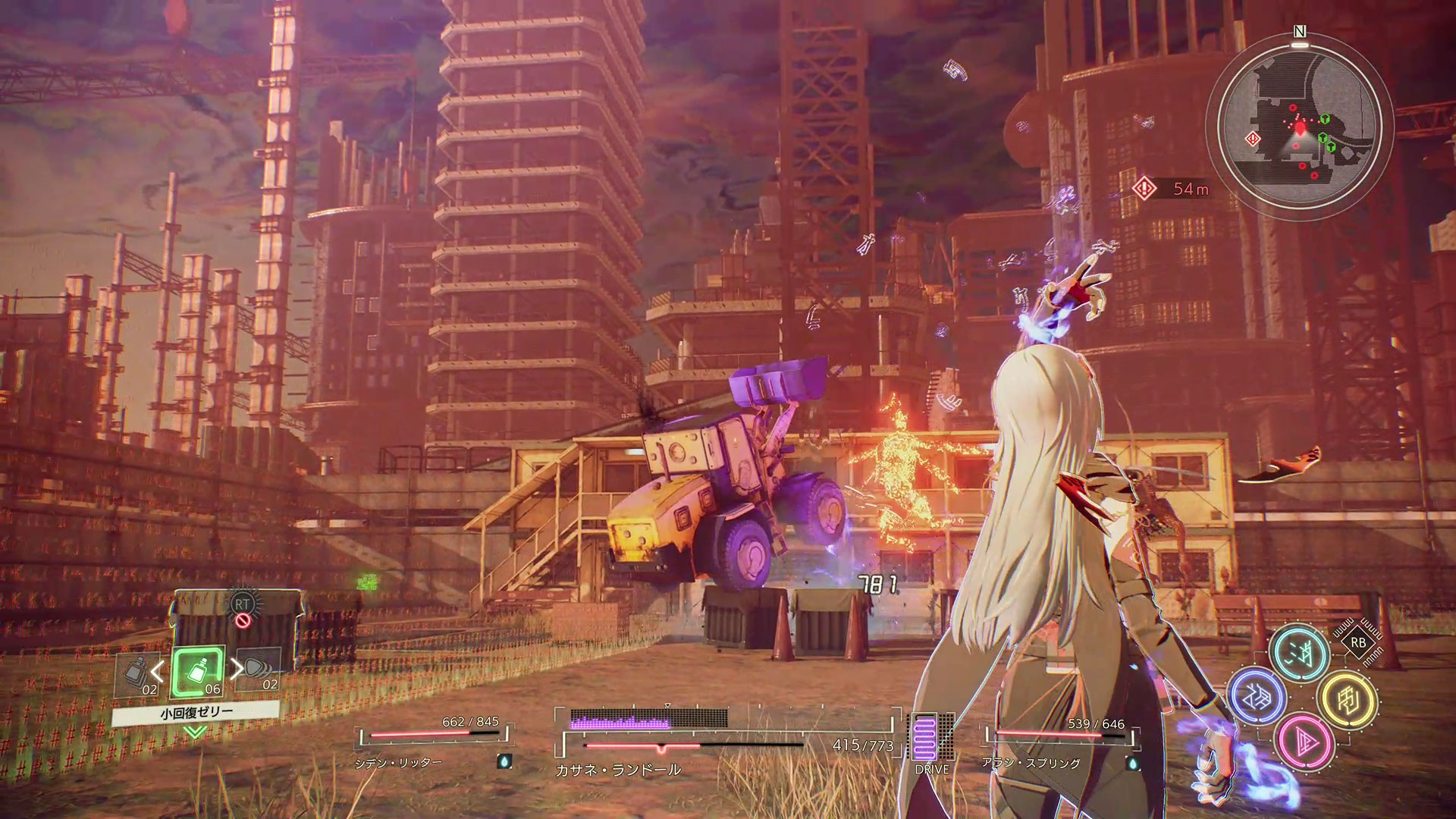
Task: Select the grey triangular item slot
Action: click(258, 673)
